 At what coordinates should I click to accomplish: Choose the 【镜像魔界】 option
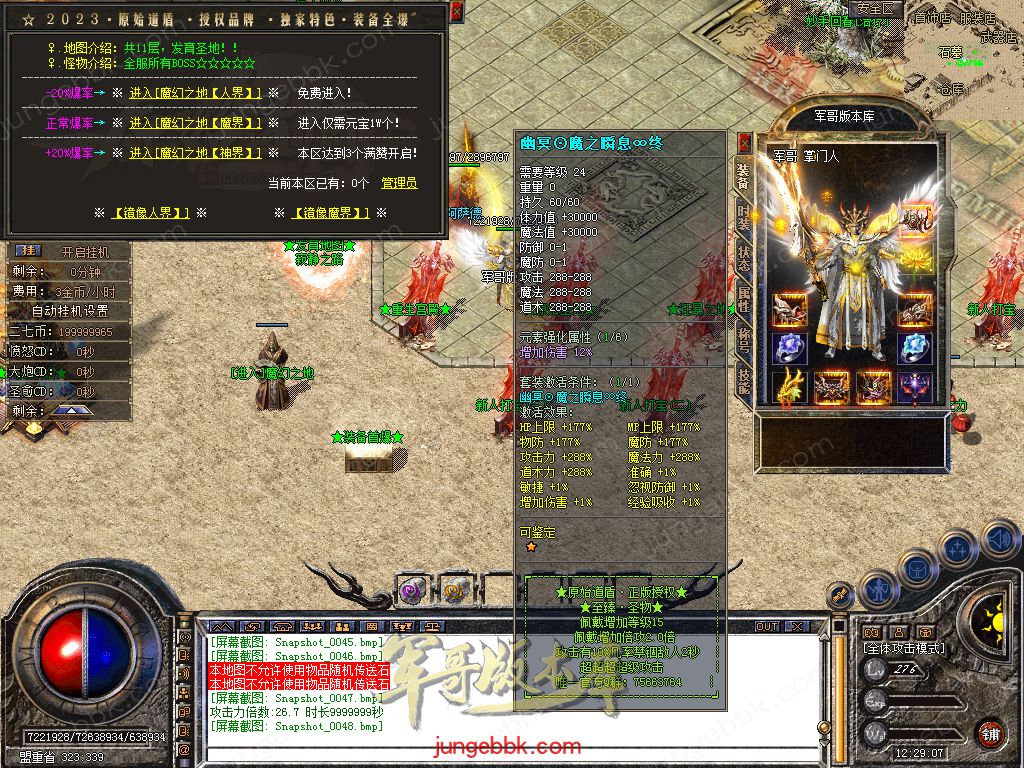(x=331, y=213)
